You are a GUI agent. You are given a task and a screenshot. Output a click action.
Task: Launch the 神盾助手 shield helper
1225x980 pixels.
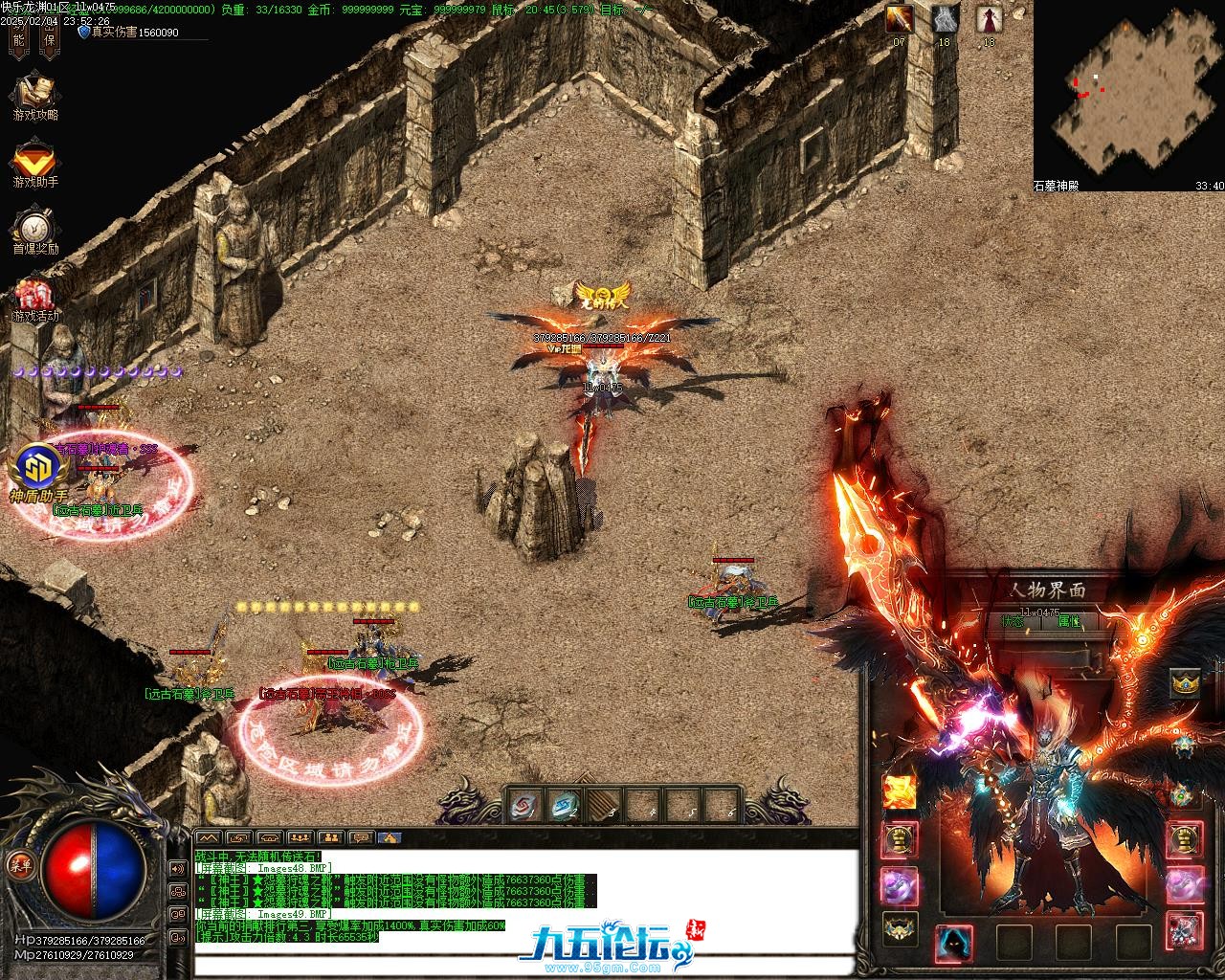click(39, 467)
